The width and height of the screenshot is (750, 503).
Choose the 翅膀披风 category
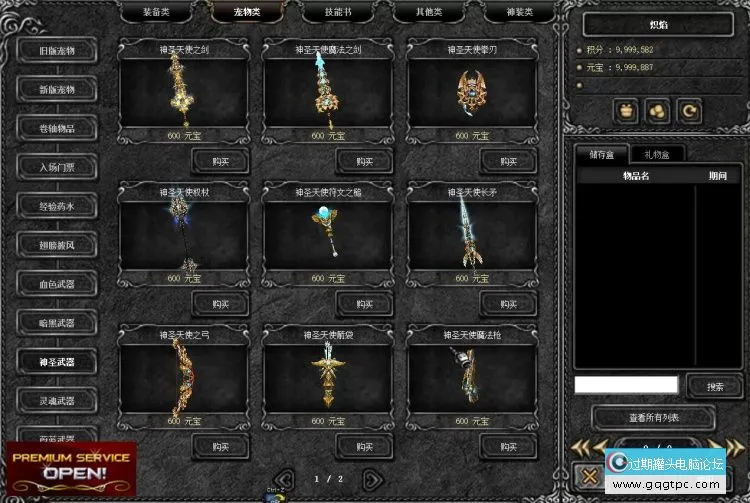[x=56, y=245]
